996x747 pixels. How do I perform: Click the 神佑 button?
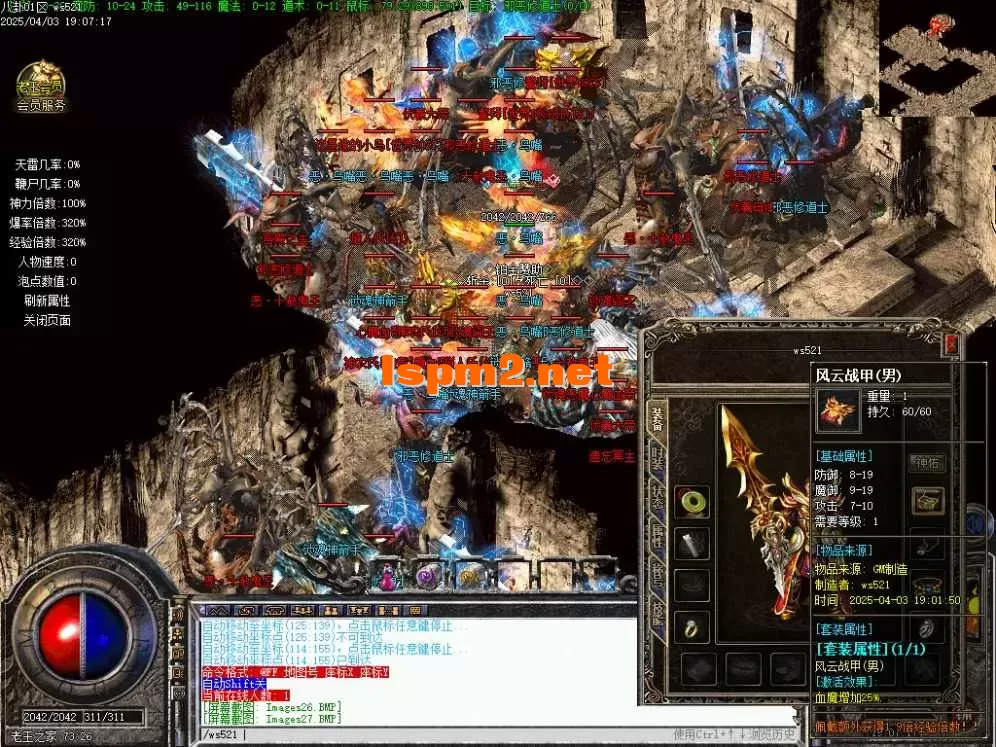click(926, 462)
